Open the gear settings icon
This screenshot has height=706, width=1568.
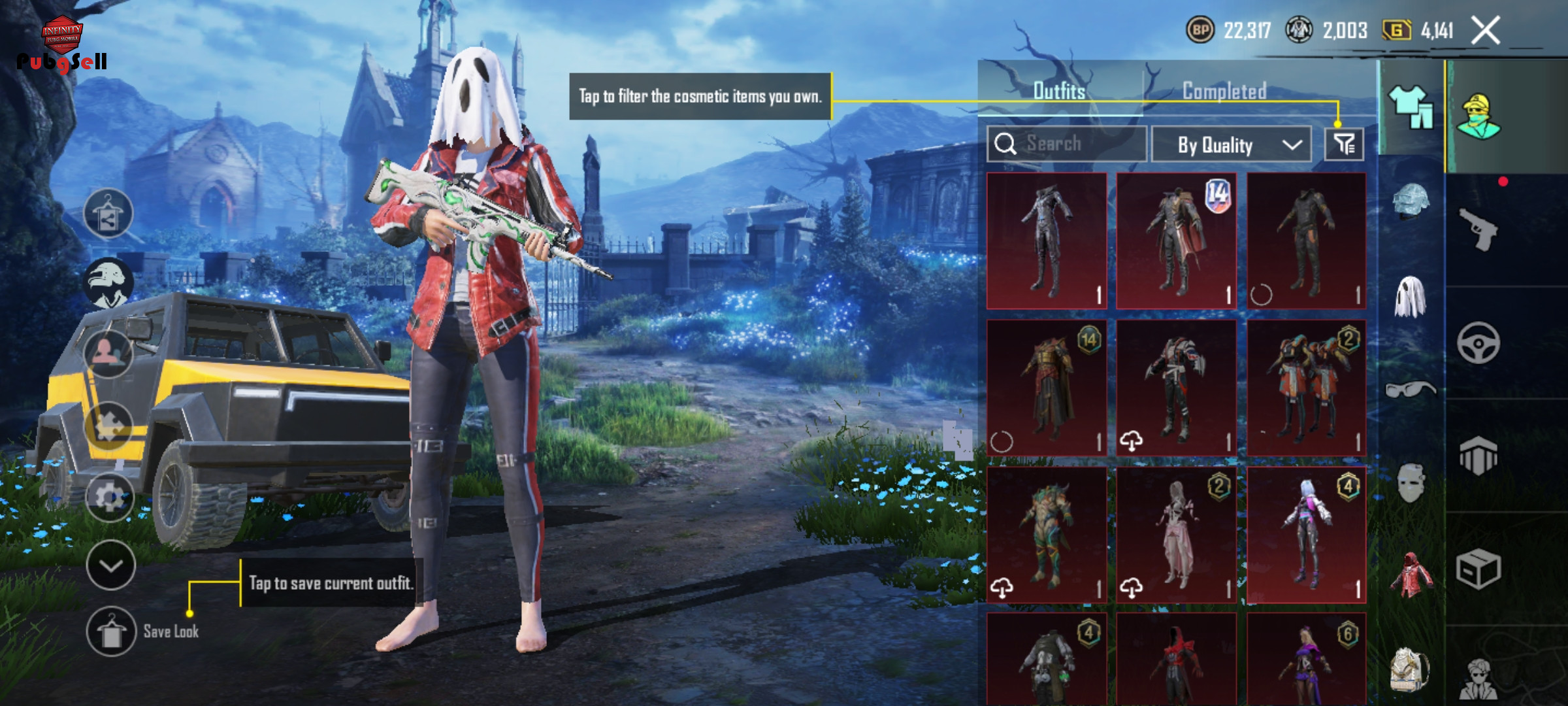(110, 497)
